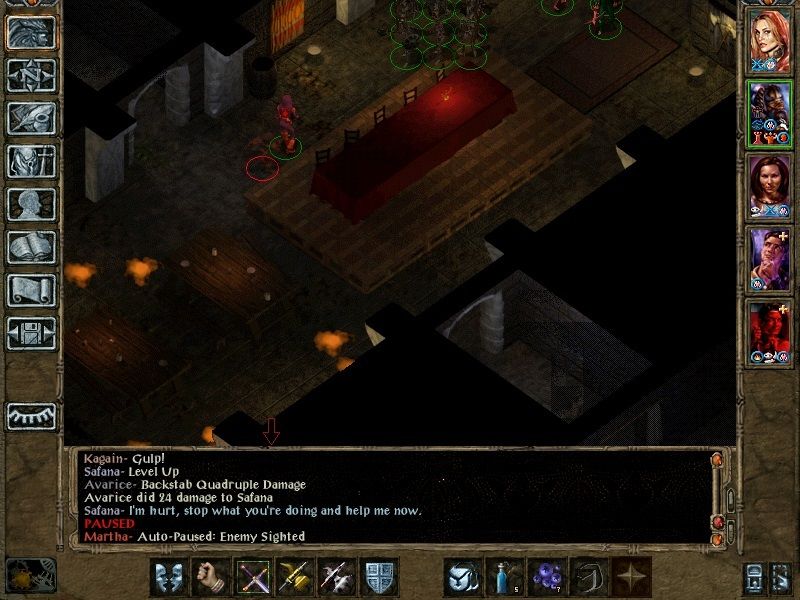Open the inventory screen

pyautogui.click(x=31, y=161)
